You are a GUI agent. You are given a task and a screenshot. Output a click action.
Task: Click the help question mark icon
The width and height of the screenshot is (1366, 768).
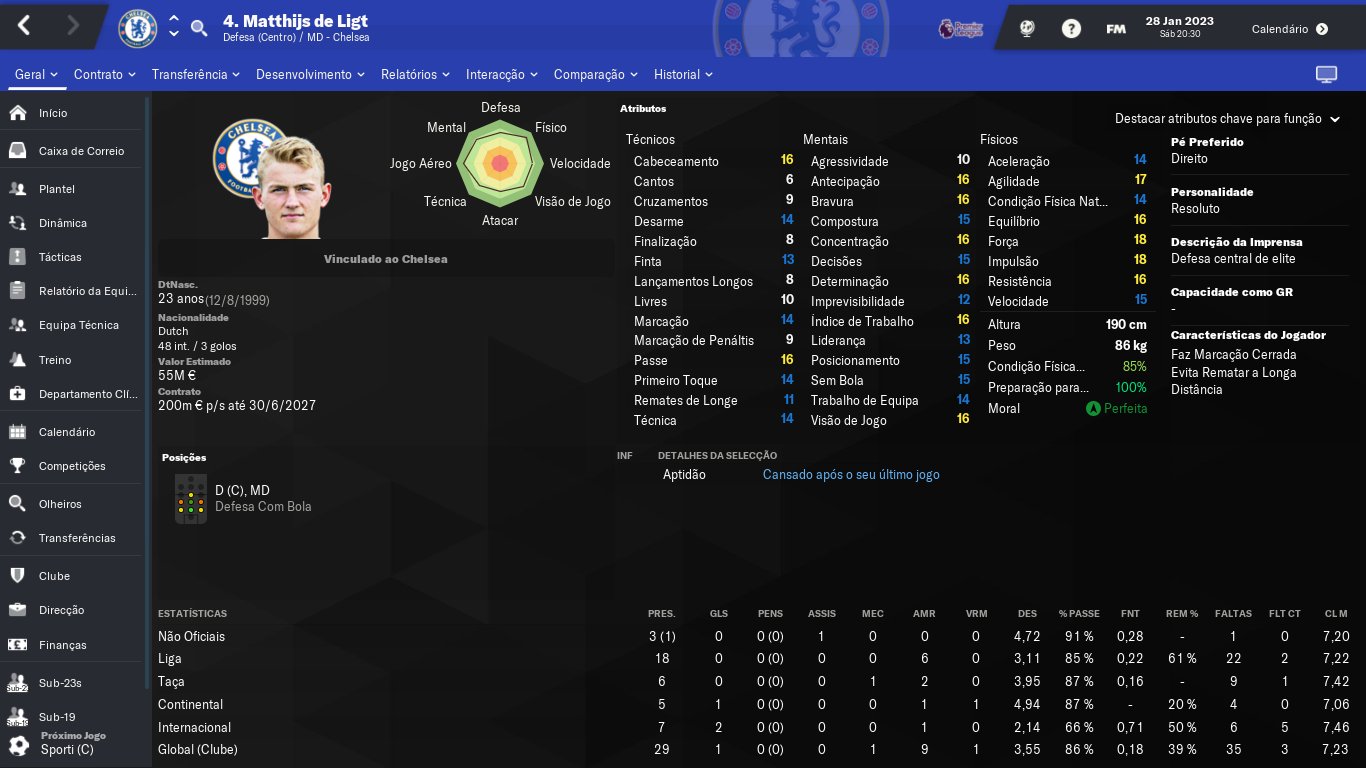coord(1071,29)
